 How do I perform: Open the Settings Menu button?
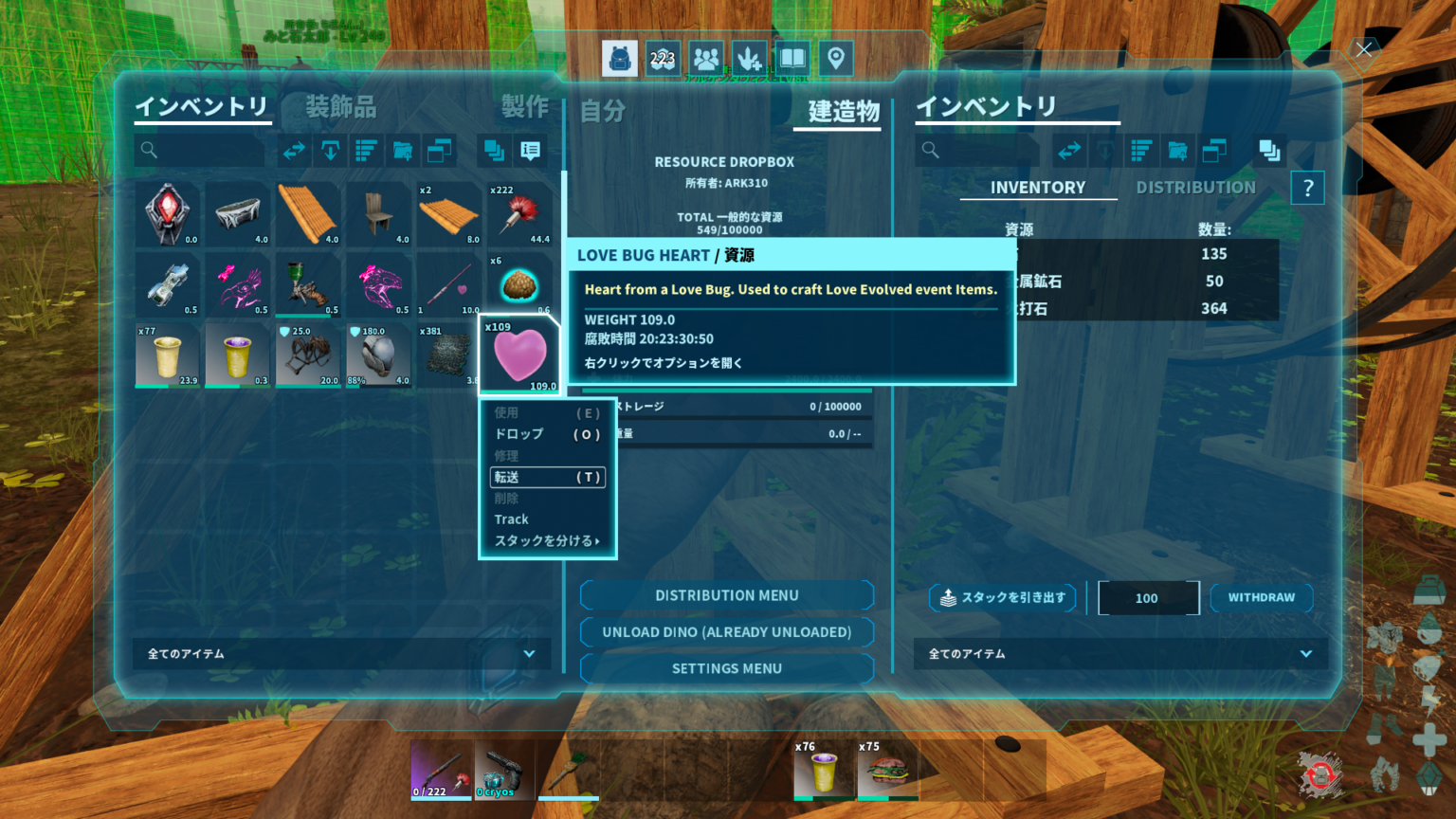[x=726, y=668]
